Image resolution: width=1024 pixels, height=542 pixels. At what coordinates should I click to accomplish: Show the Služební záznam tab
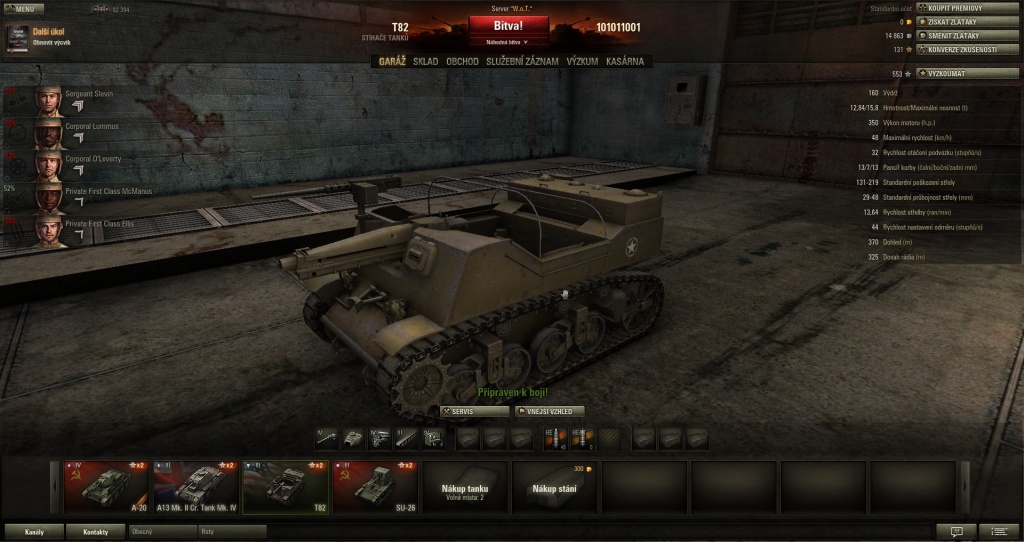(x=522, y=61)
